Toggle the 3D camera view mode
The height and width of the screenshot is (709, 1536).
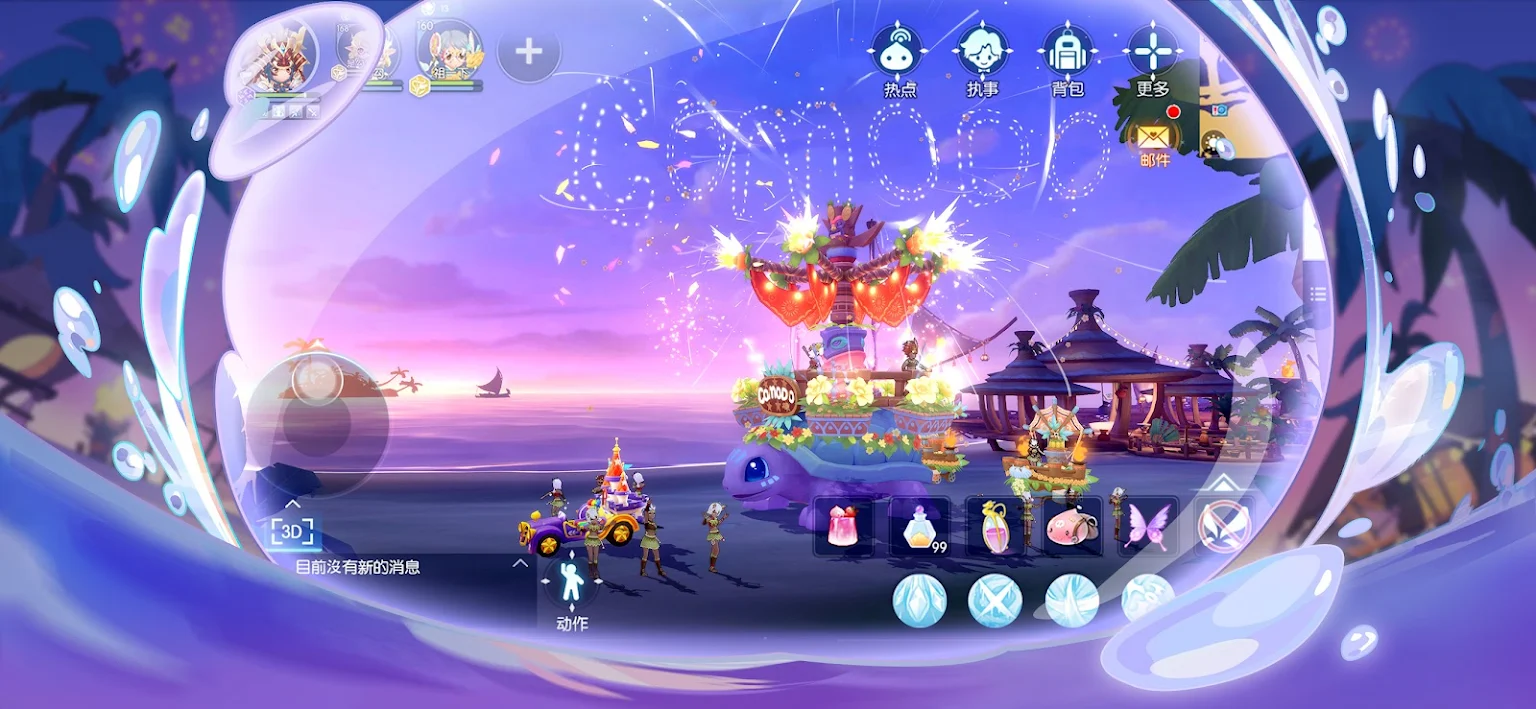292,532
